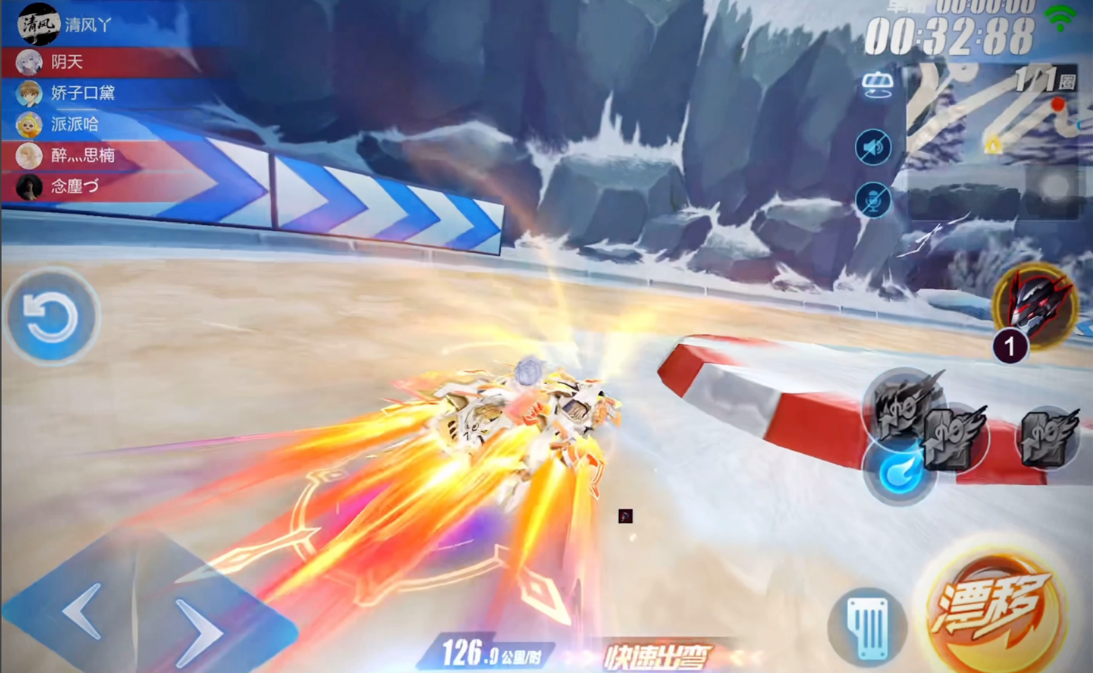1093x673 pixels.
Task: Switch camera view with the car-rotate icon
Action: tap(877, 86)
